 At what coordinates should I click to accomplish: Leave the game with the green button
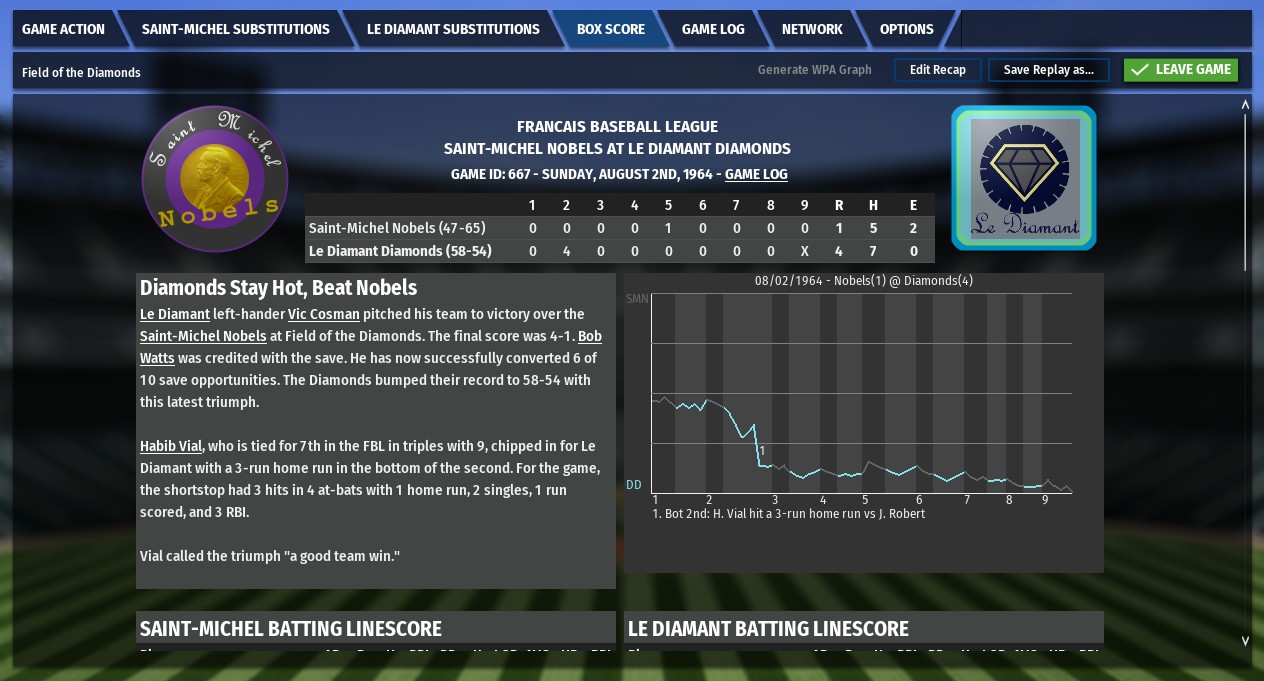click(x=1181, y=70)
